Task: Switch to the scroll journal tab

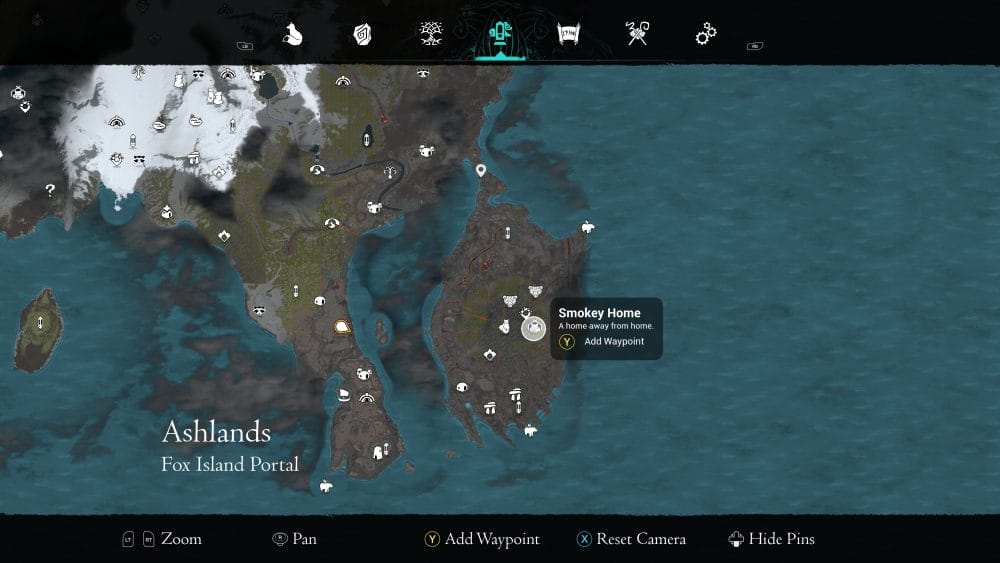Action: [x=569, y=35]
